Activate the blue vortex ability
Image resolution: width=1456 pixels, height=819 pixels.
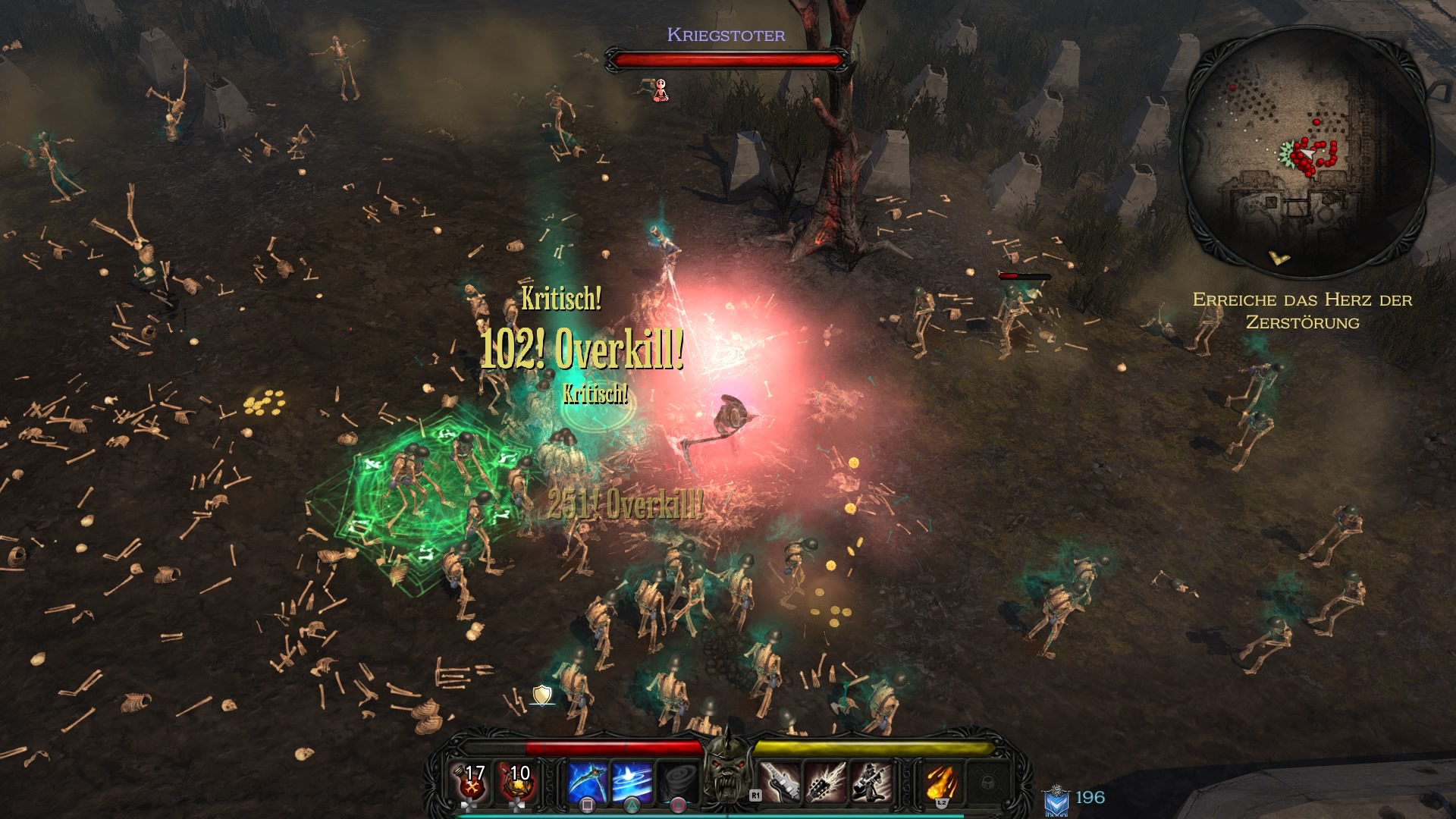pyautogui.click(x=632, y=782)
